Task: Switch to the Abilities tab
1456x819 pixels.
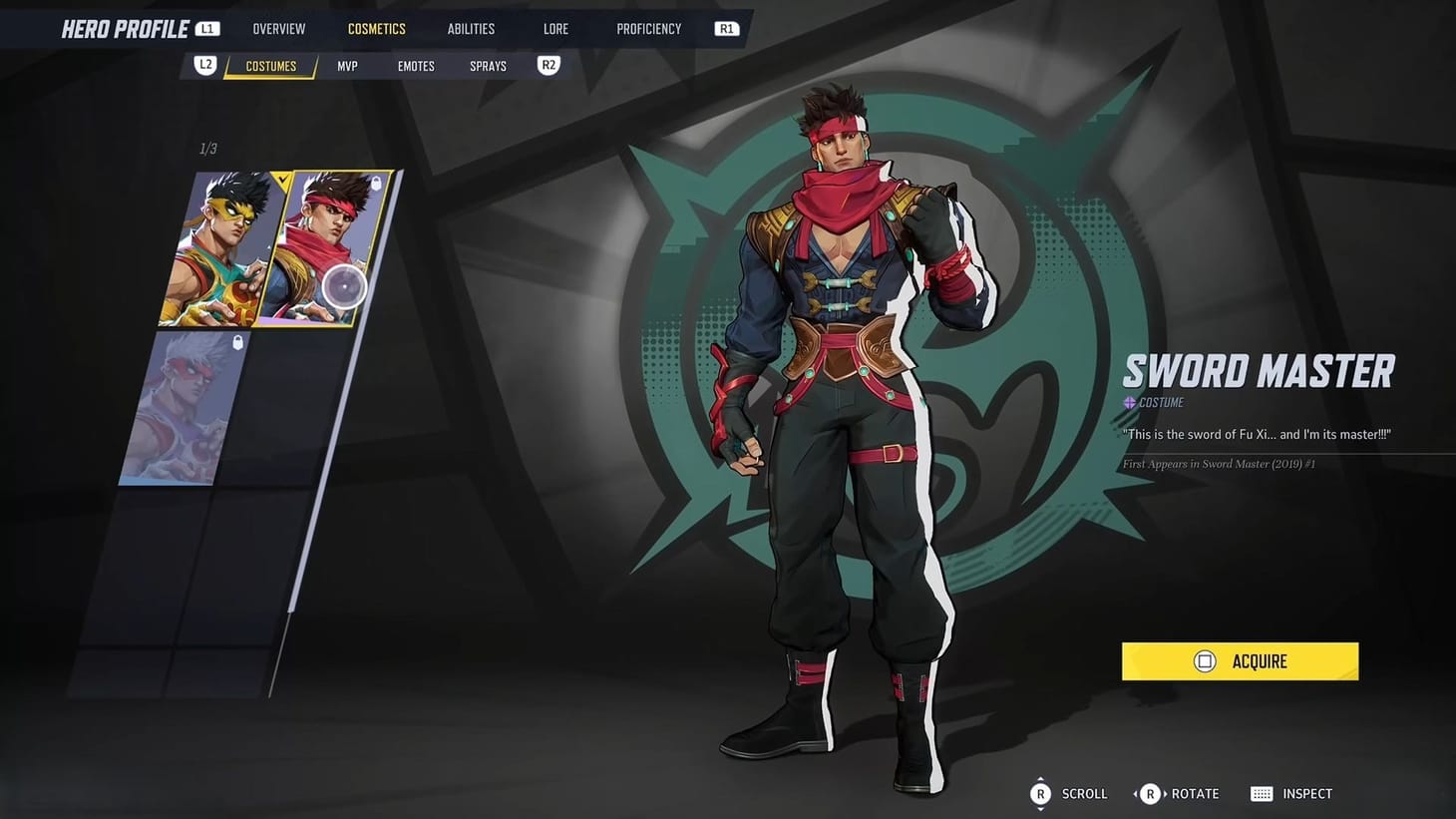Action: [x=470, y=28]
